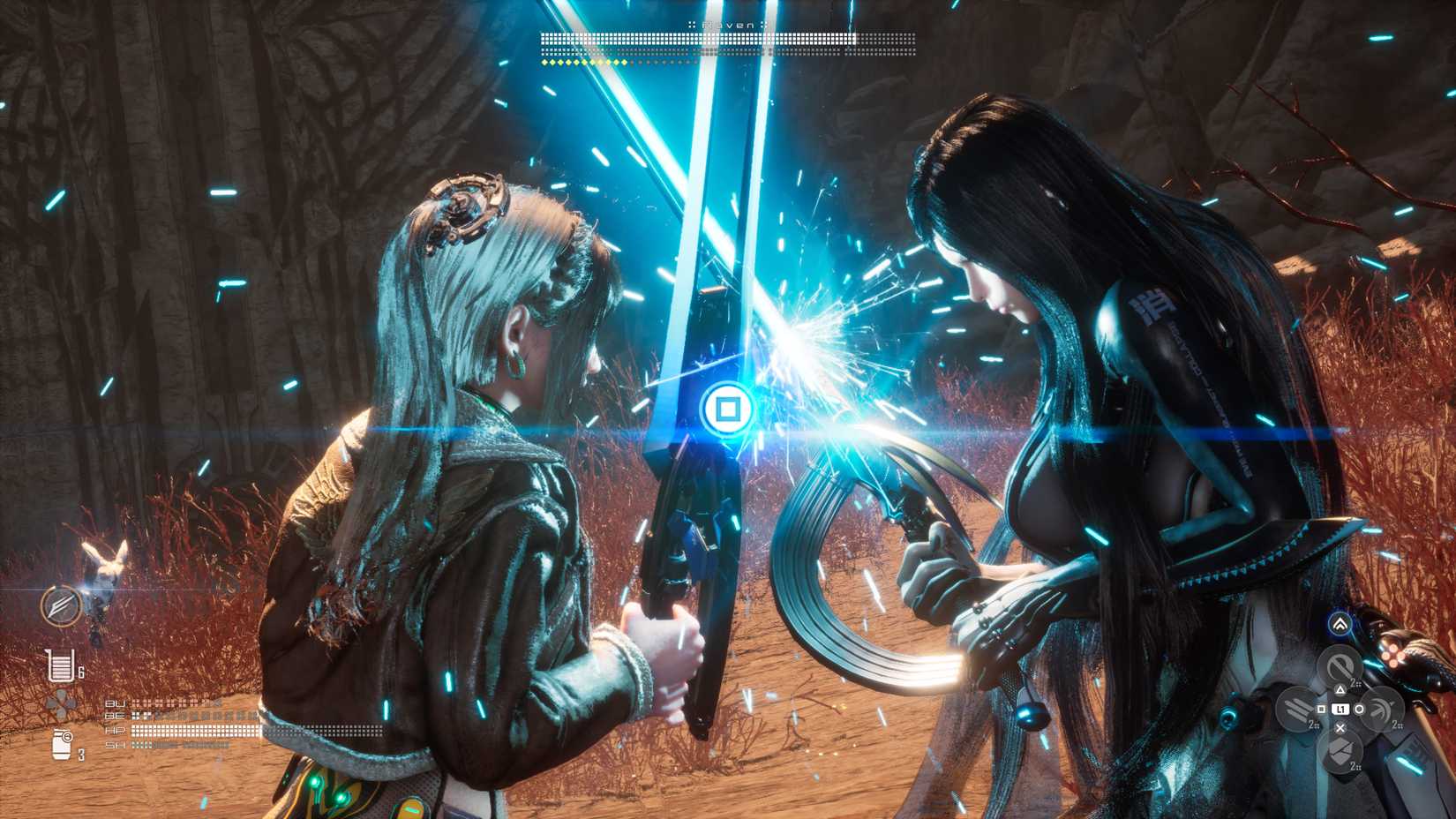Click the d-pad icon above the consumables
The width and height of the screenshot is (1456, 819).
pyautogui.click(x=61, y=704)
